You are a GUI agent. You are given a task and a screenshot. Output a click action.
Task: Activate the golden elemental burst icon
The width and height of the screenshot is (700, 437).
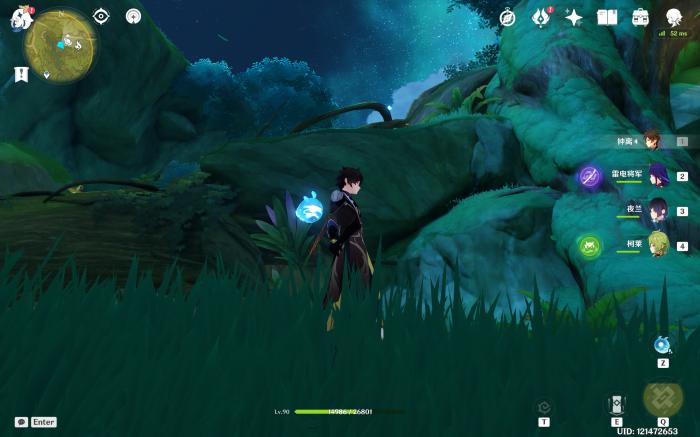coord(662,398)
